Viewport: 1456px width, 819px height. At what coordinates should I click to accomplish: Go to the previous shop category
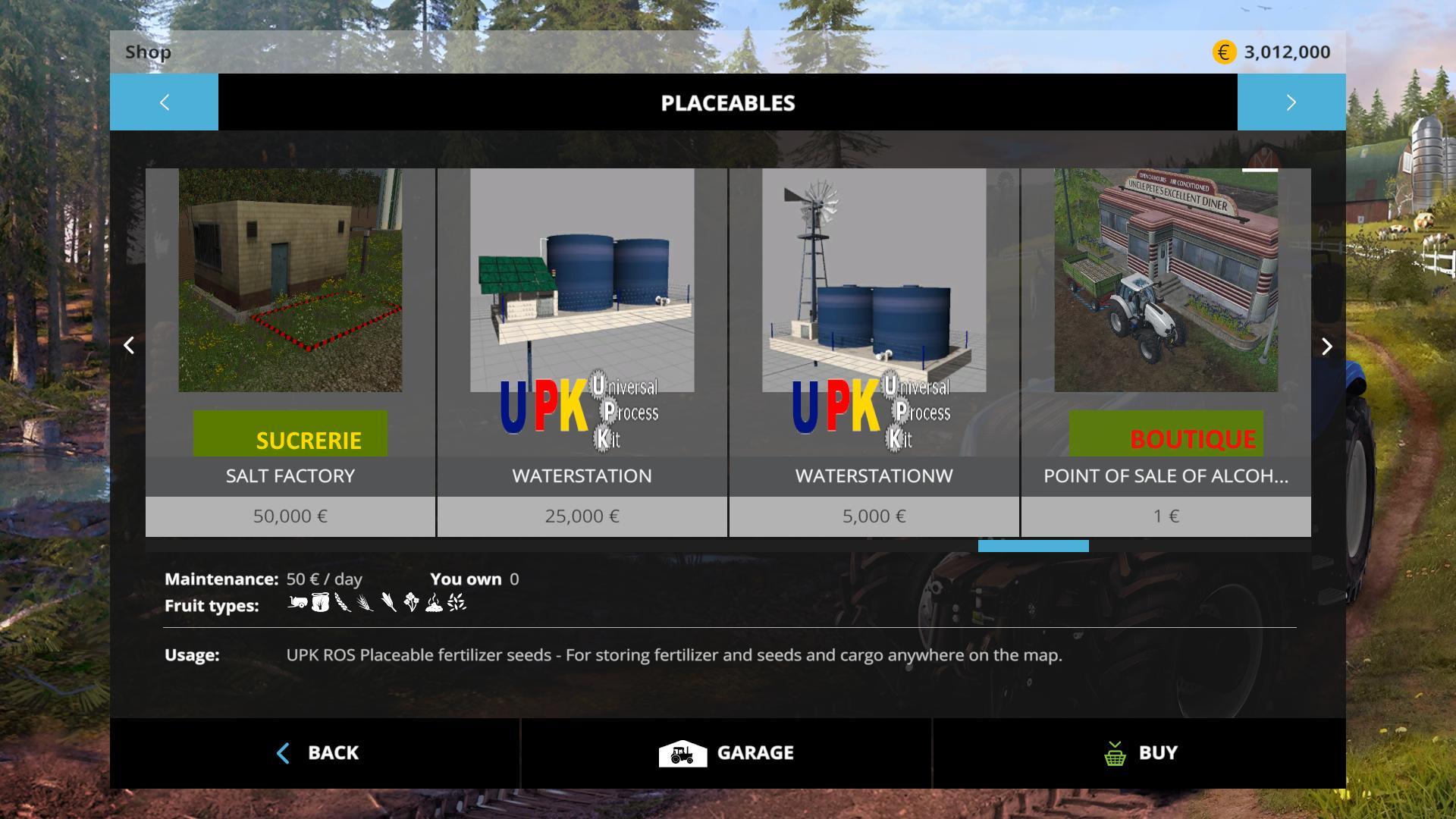164,102
